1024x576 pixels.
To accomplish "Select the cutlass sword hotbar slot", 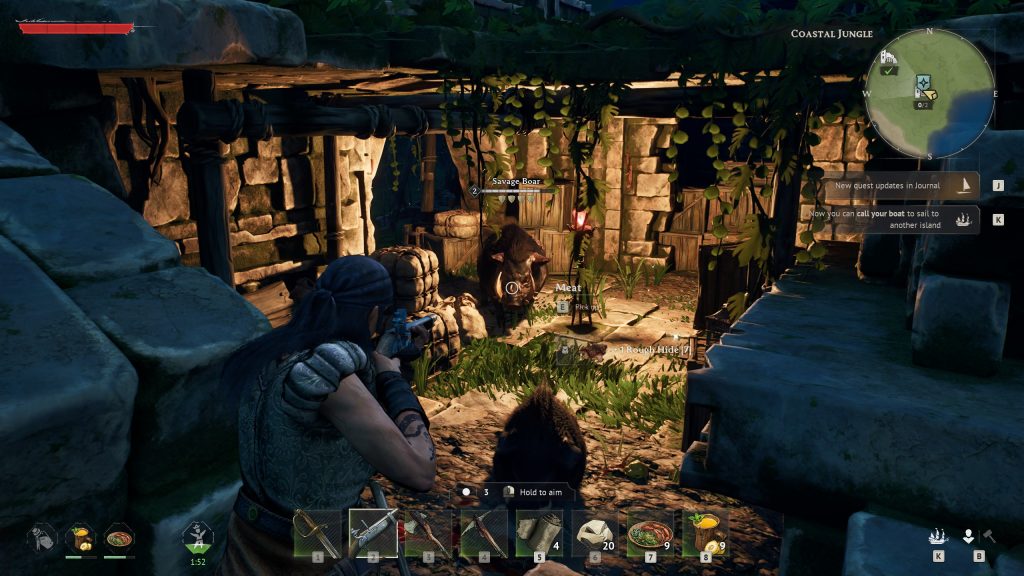I will 317,532.
